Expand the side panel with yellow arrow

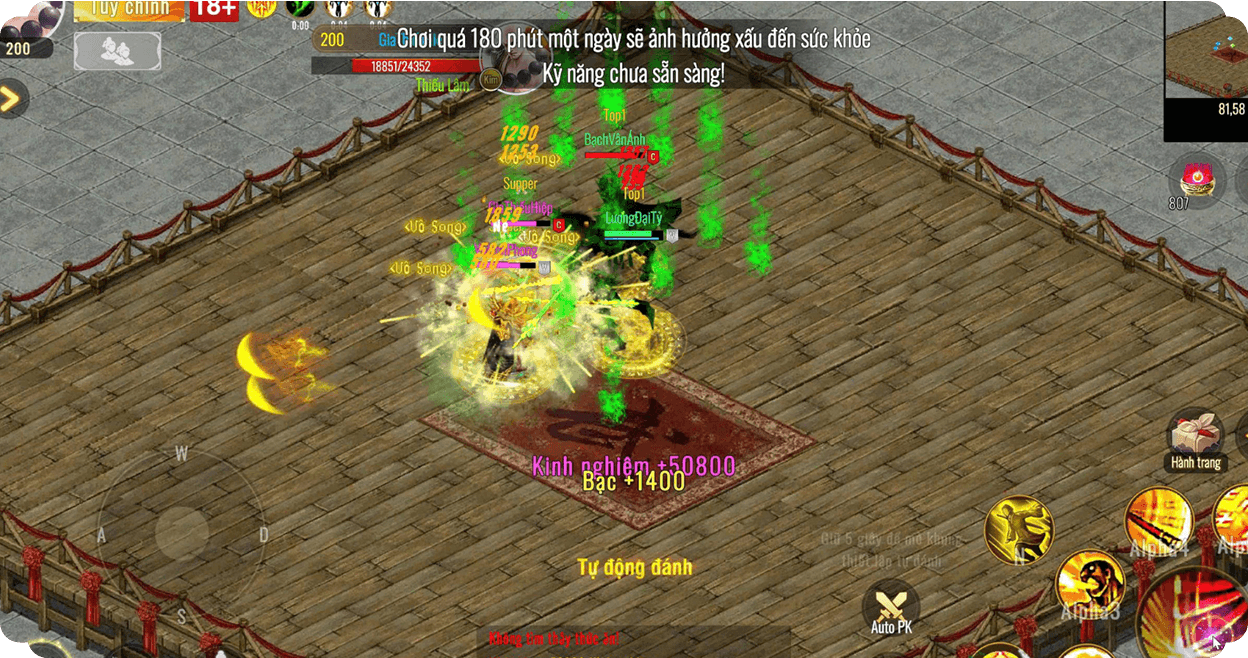coord(11,99)
